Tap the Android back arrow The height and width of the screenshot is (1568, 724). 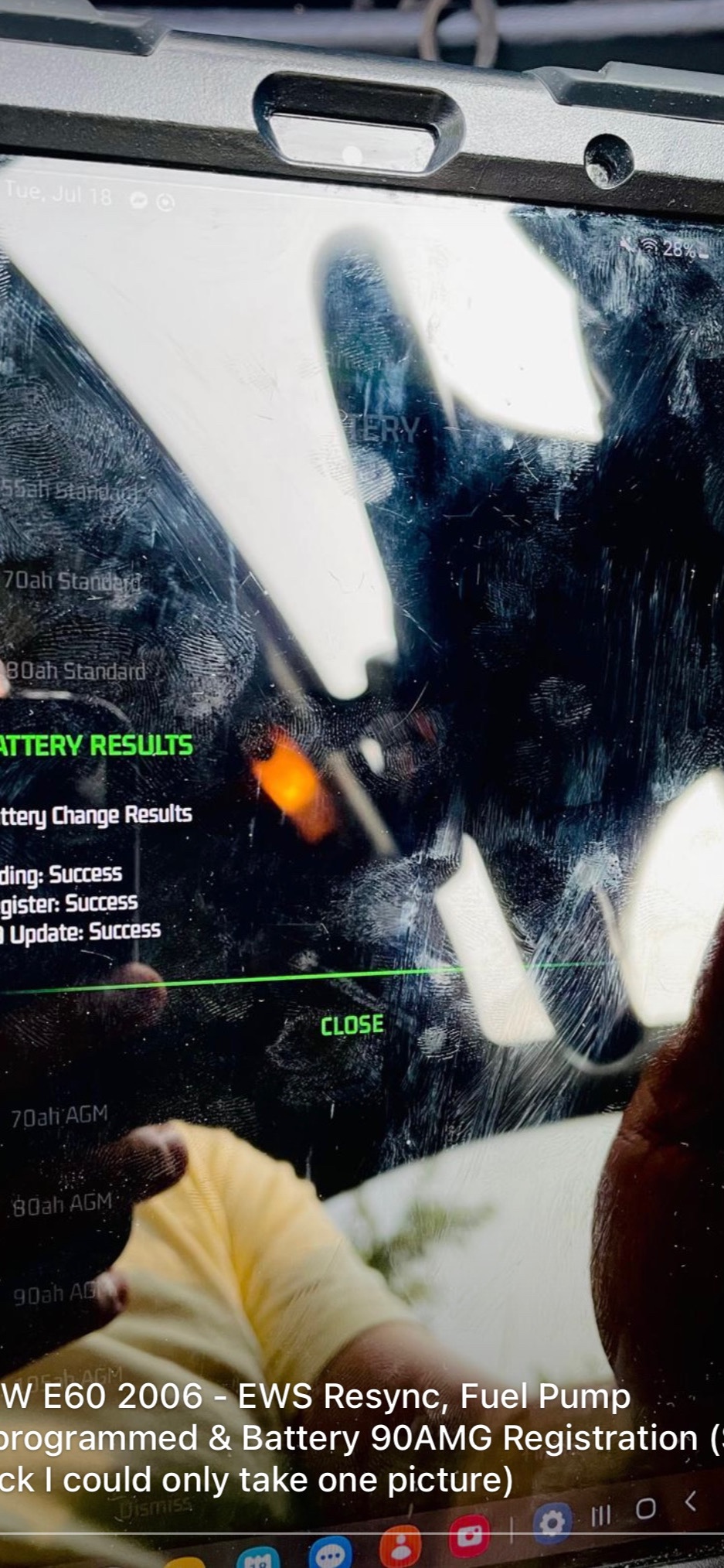tap(690, 1502)
